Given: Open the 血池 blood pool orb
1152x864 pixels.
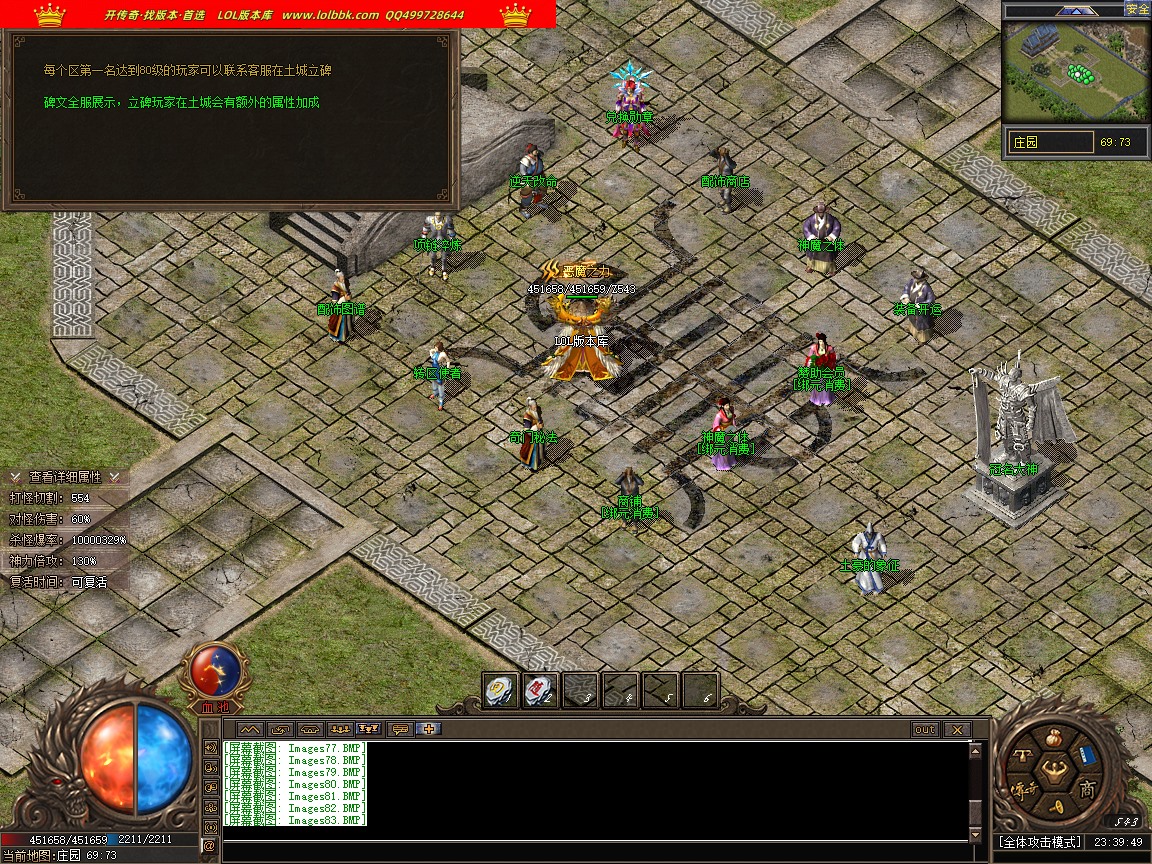Looking at the screenshot, I should click(x=215, y=672).
